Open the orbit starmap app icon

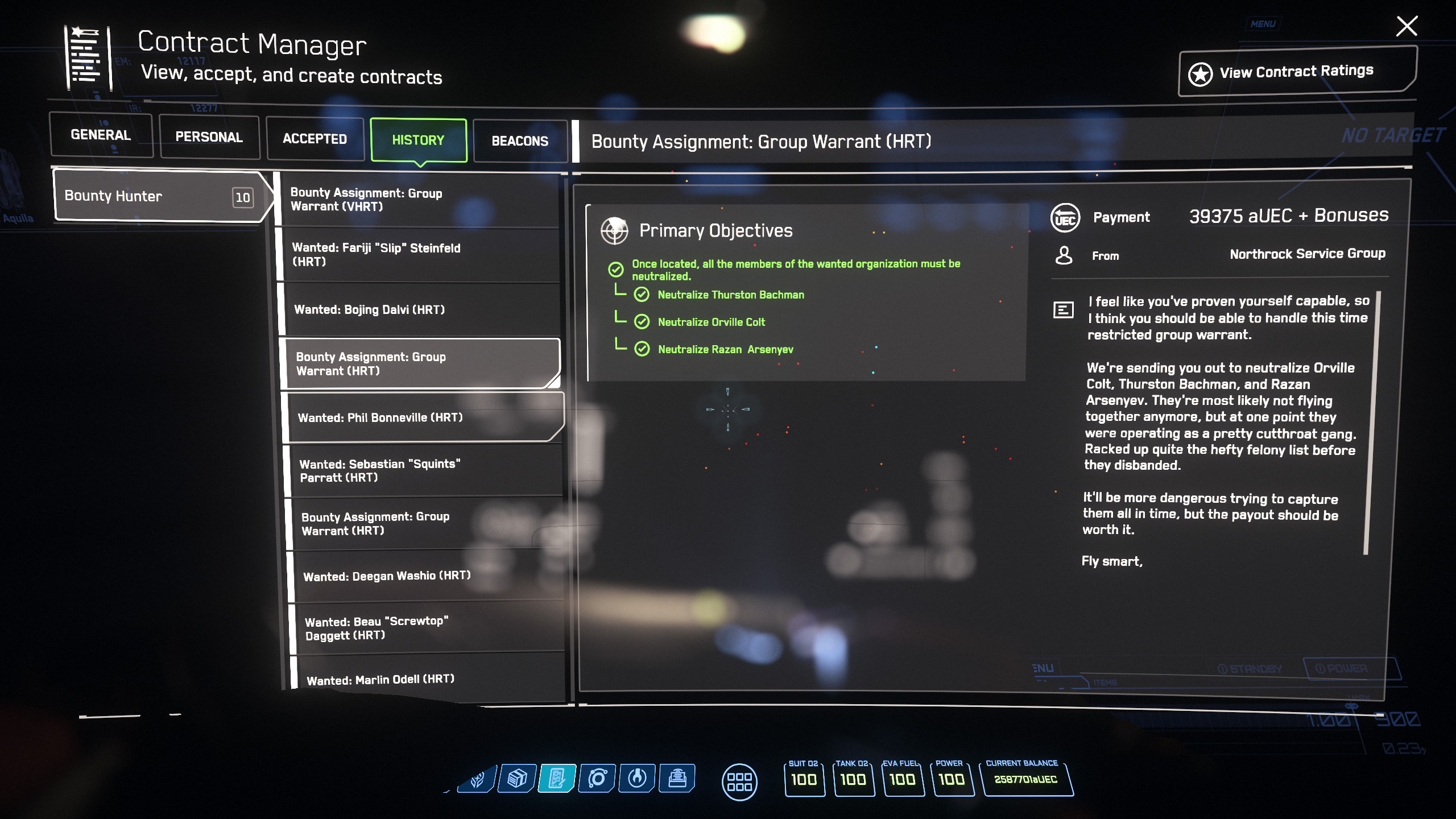597,778
